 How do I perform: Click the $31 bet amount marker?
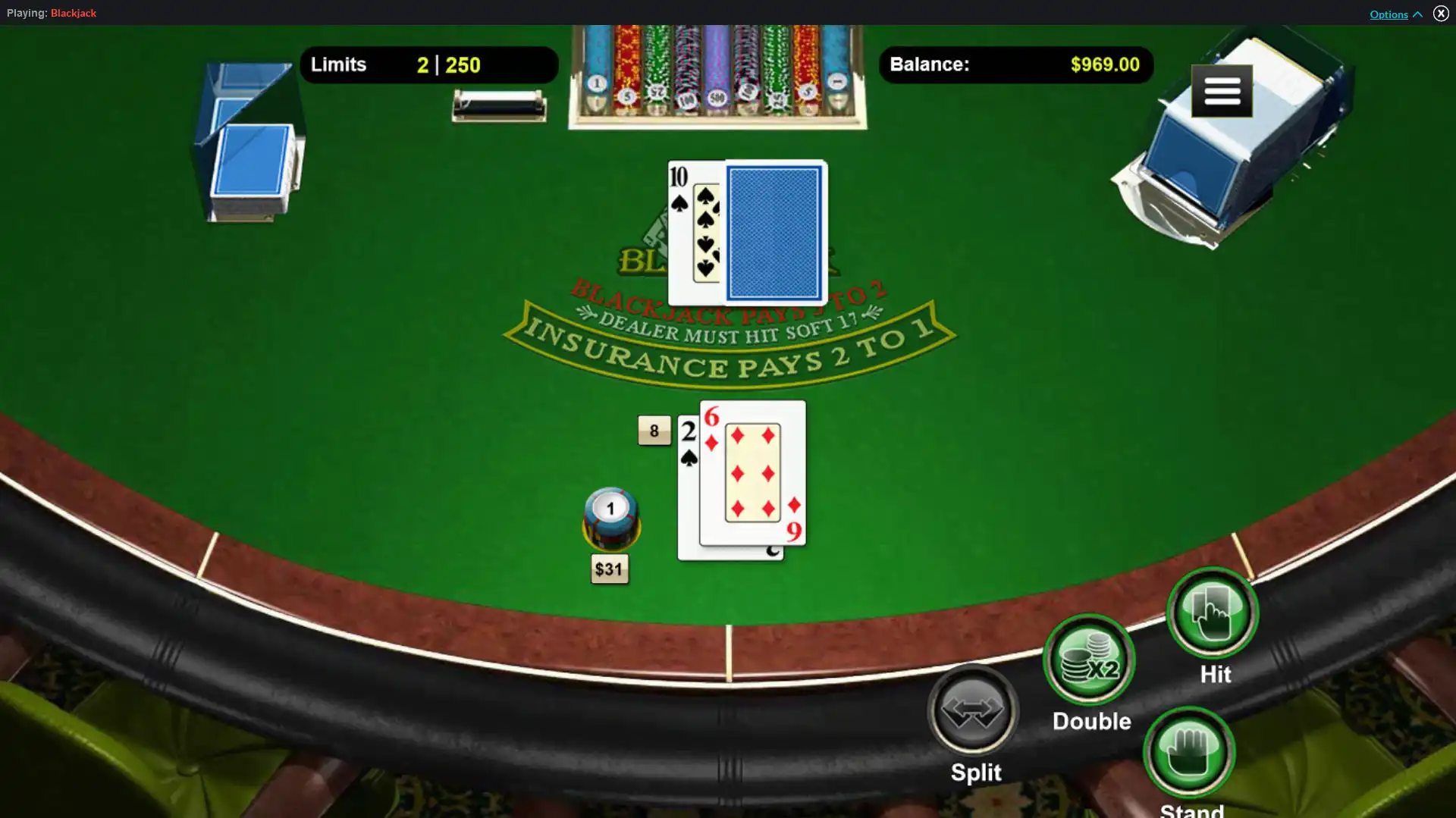tap(610, 569)
